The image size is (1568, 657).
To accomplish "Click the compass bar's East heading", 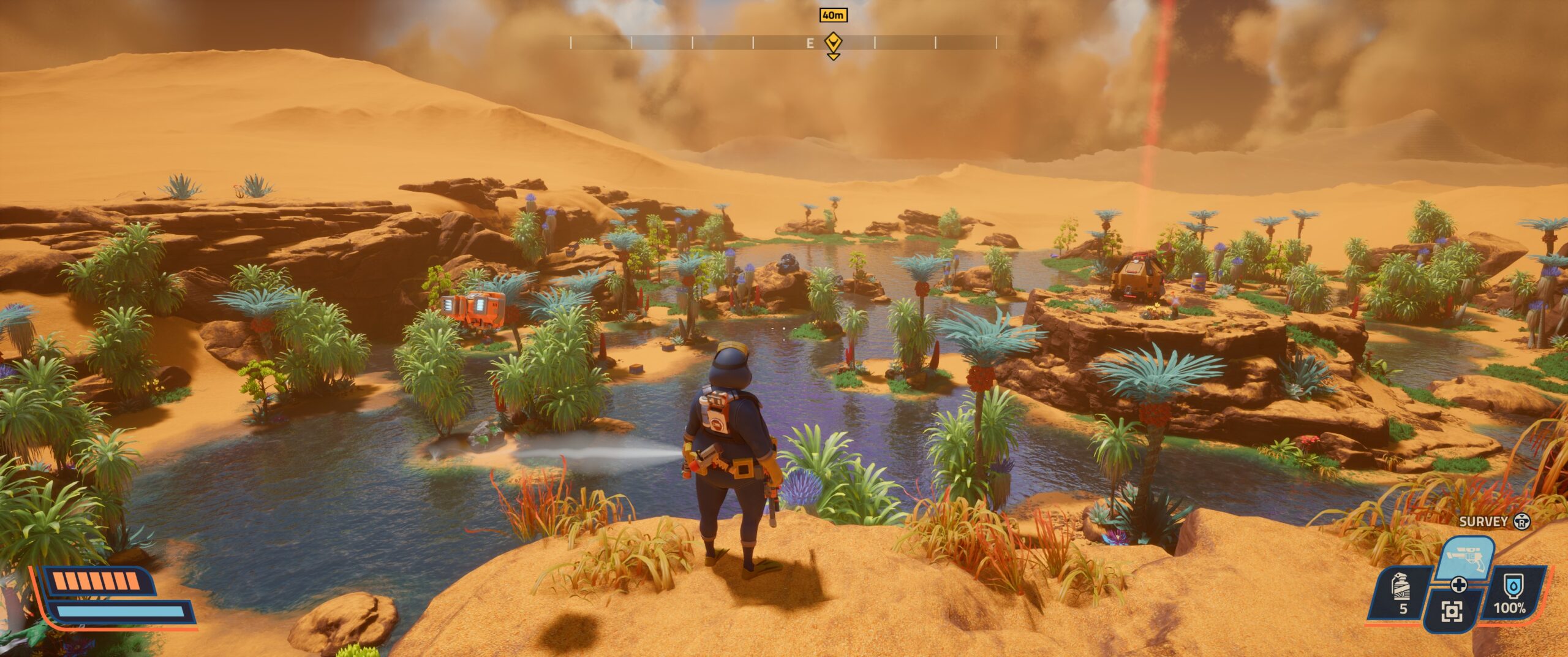I will pyautogui.click(x=810, y=43).
